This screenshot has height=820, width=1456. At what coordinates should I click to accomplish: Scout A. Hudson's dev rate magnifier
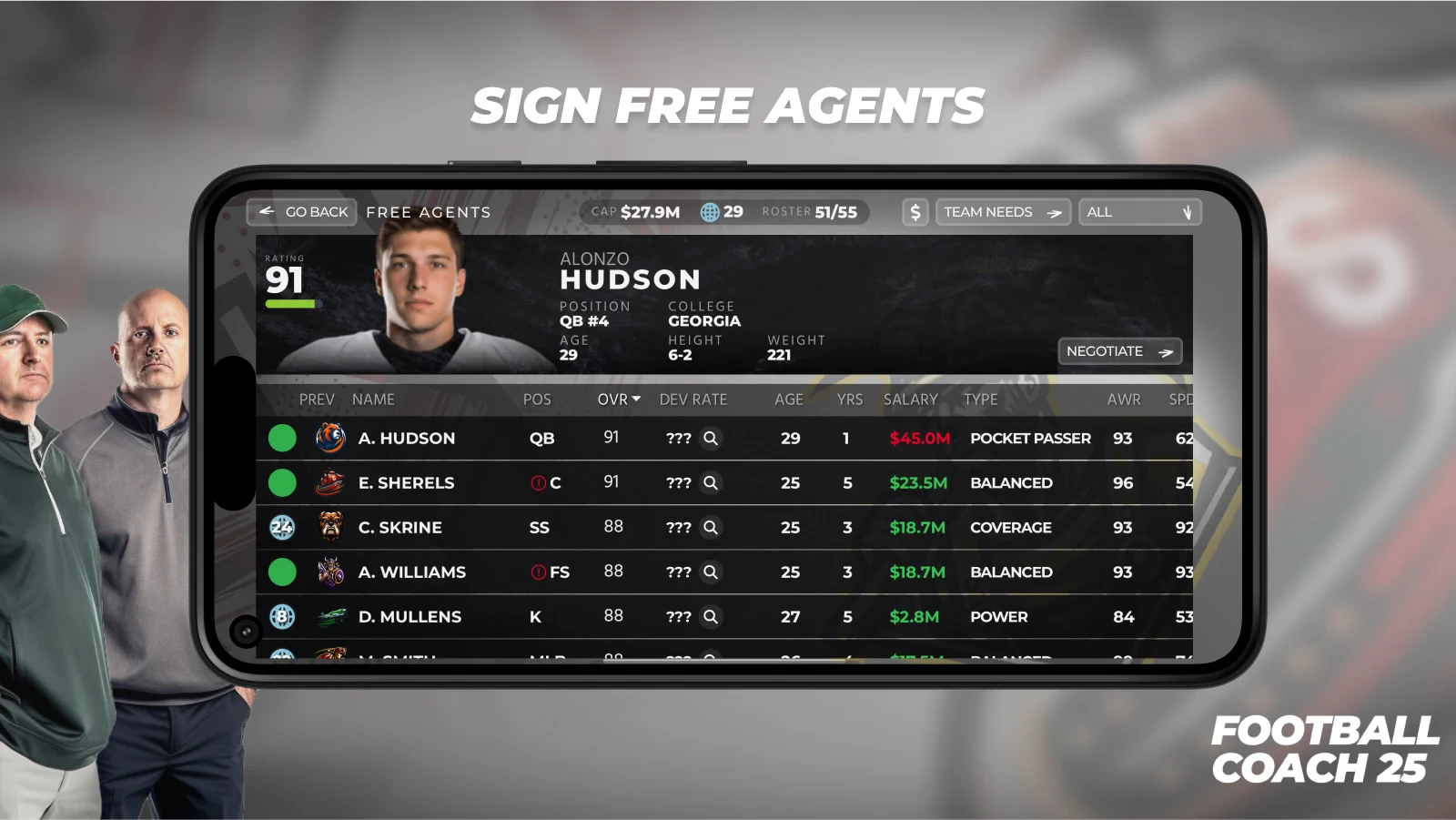711,439
